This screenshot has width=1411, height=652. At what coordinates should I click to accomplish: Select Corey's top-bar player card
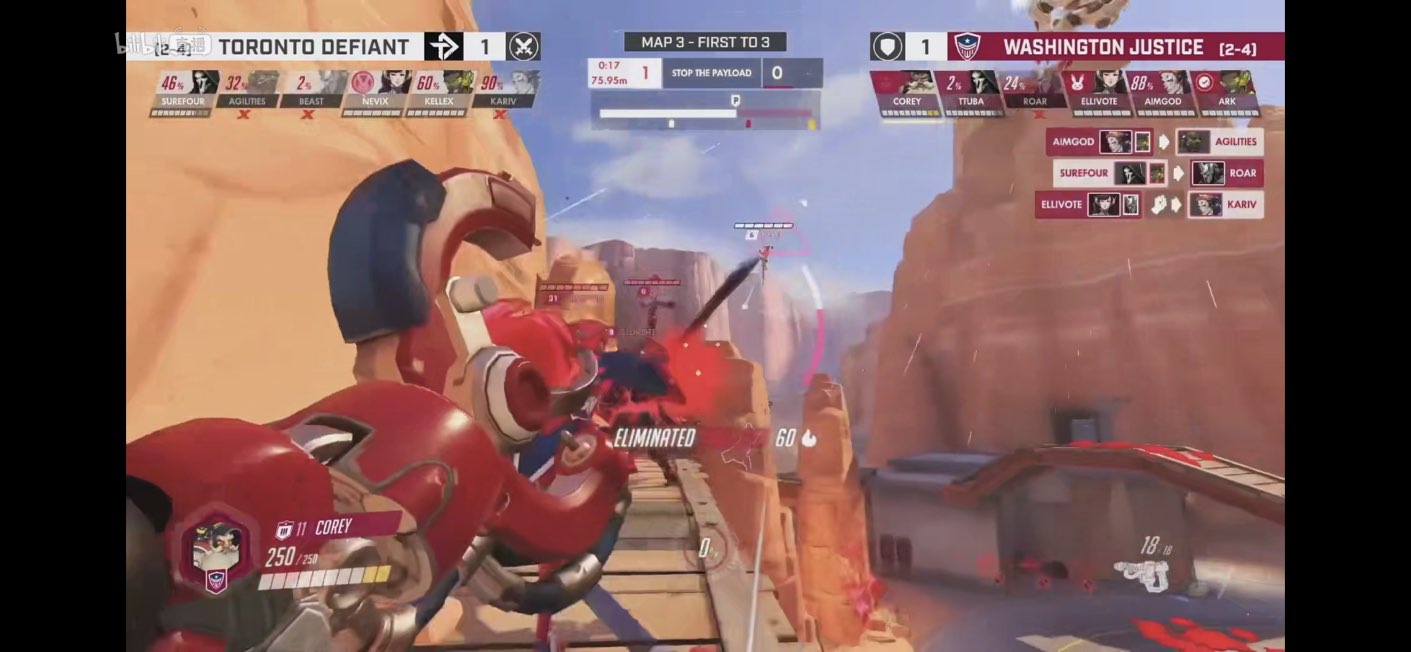click(x=906, y=91)
